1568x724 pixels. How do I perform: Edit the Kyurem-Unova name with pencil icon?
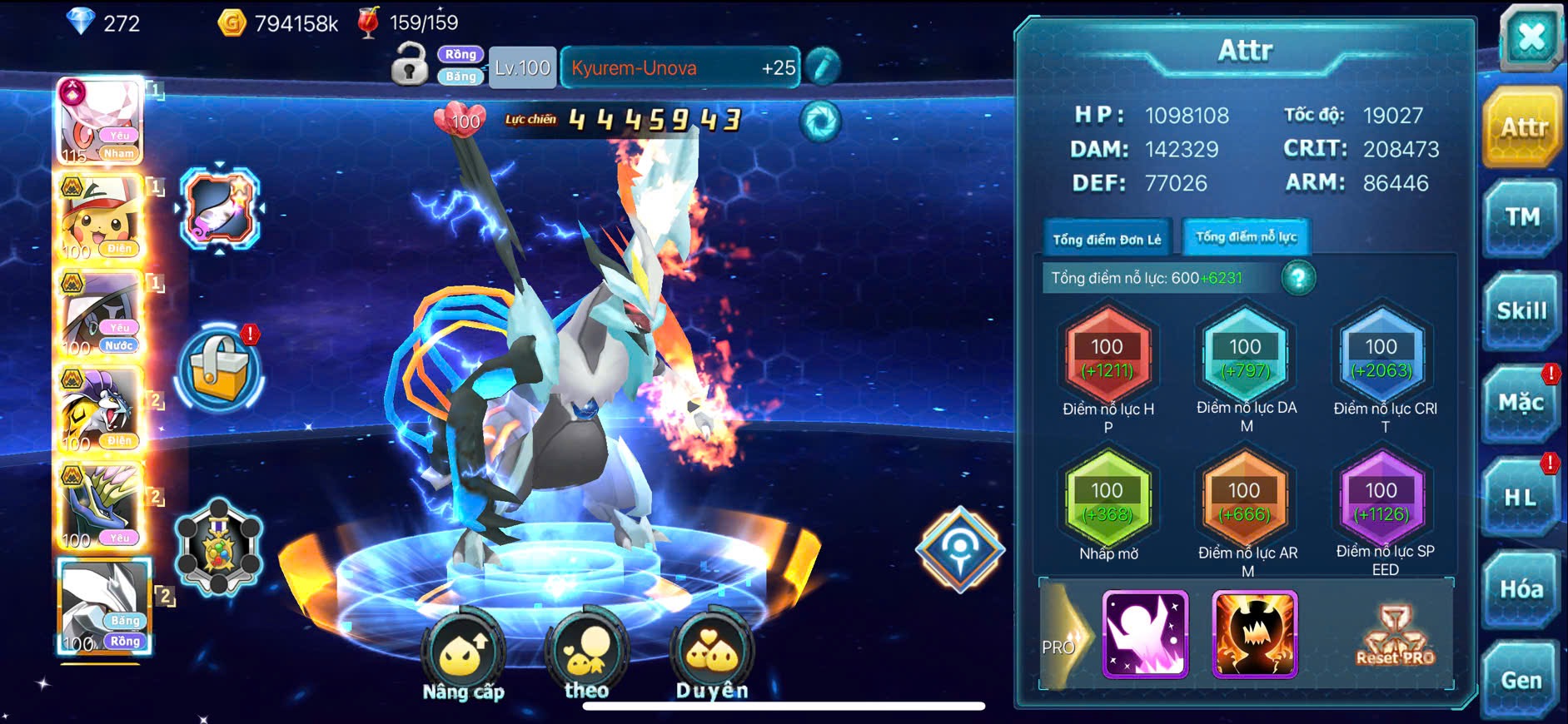point(822,67)
